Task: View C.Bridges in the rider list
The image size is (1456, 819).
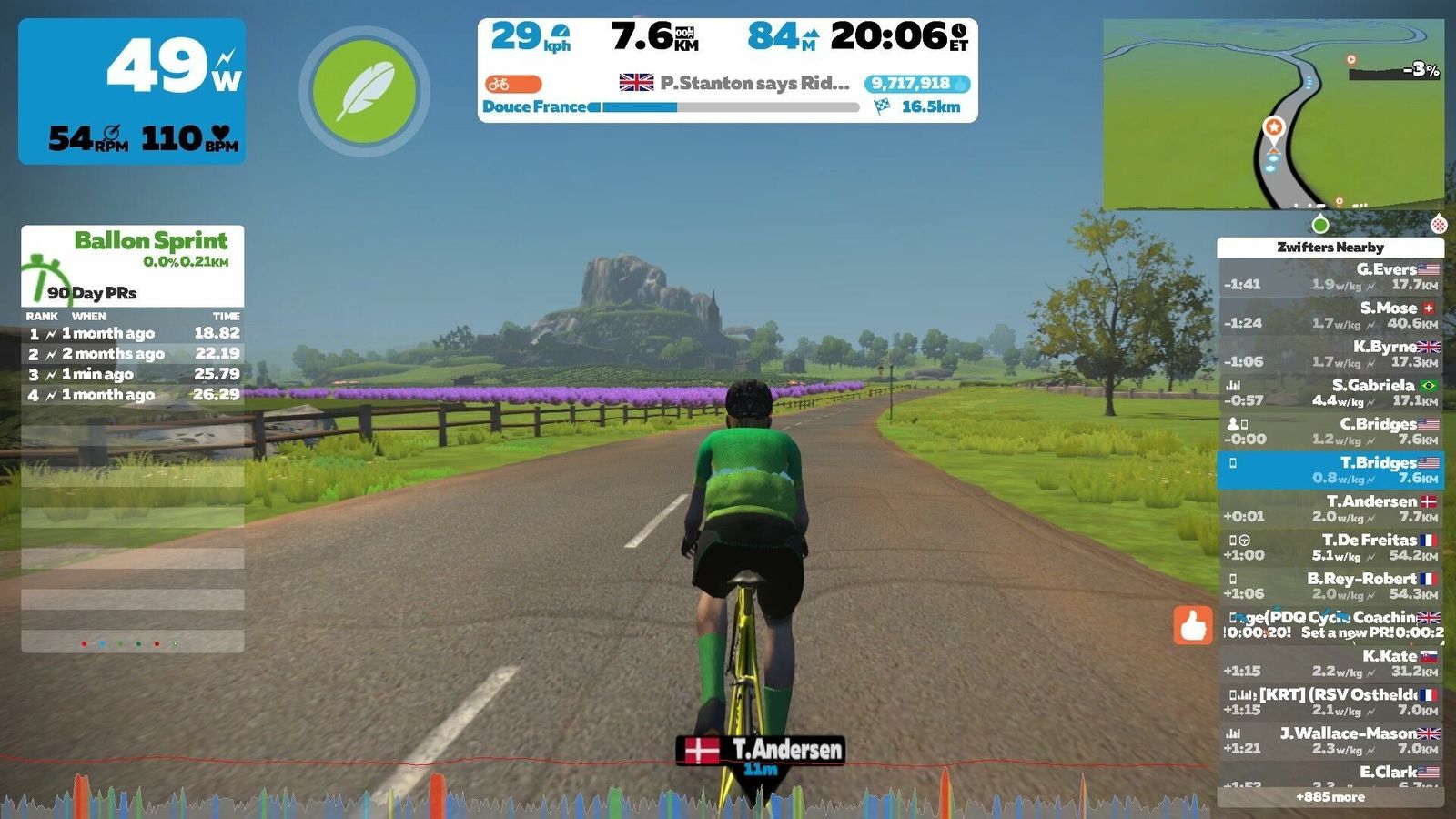Action: coord(1330,431)
